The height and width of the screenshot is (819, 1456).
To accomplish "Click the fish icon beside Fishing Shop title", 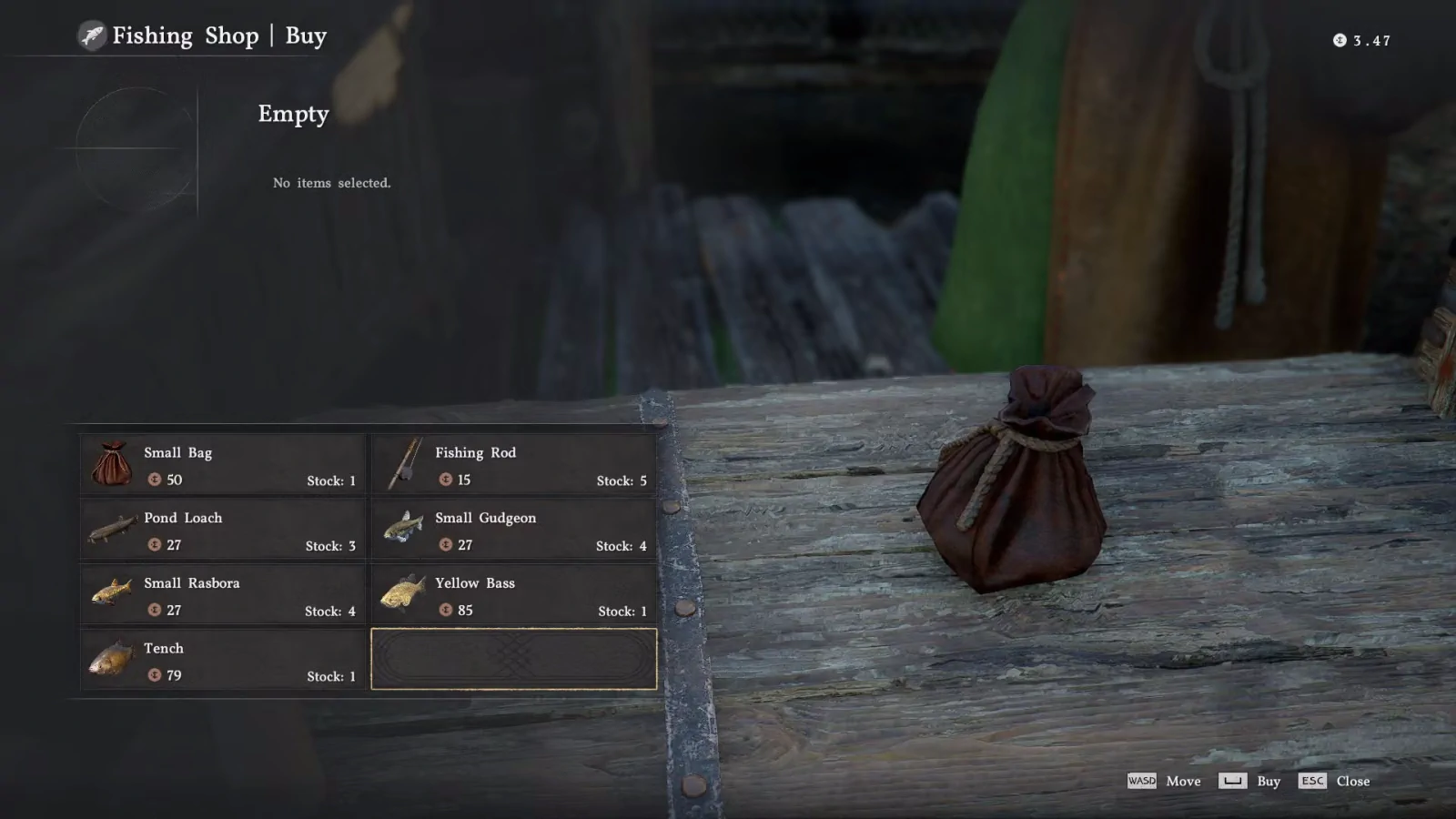I will 92,36.
